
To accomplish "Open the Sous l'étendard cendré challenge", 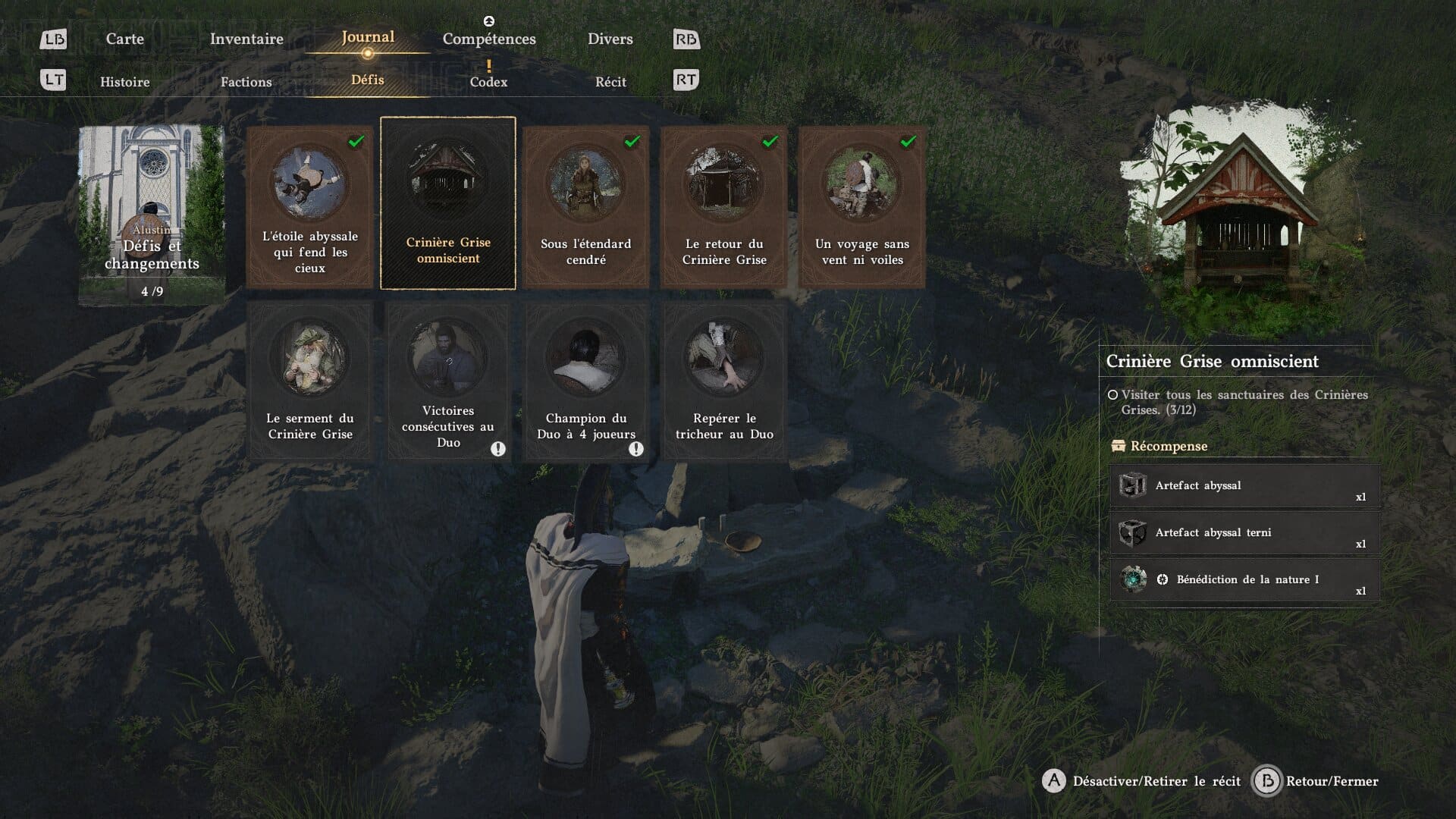I will pyautogui.click(x=585, y=206).
